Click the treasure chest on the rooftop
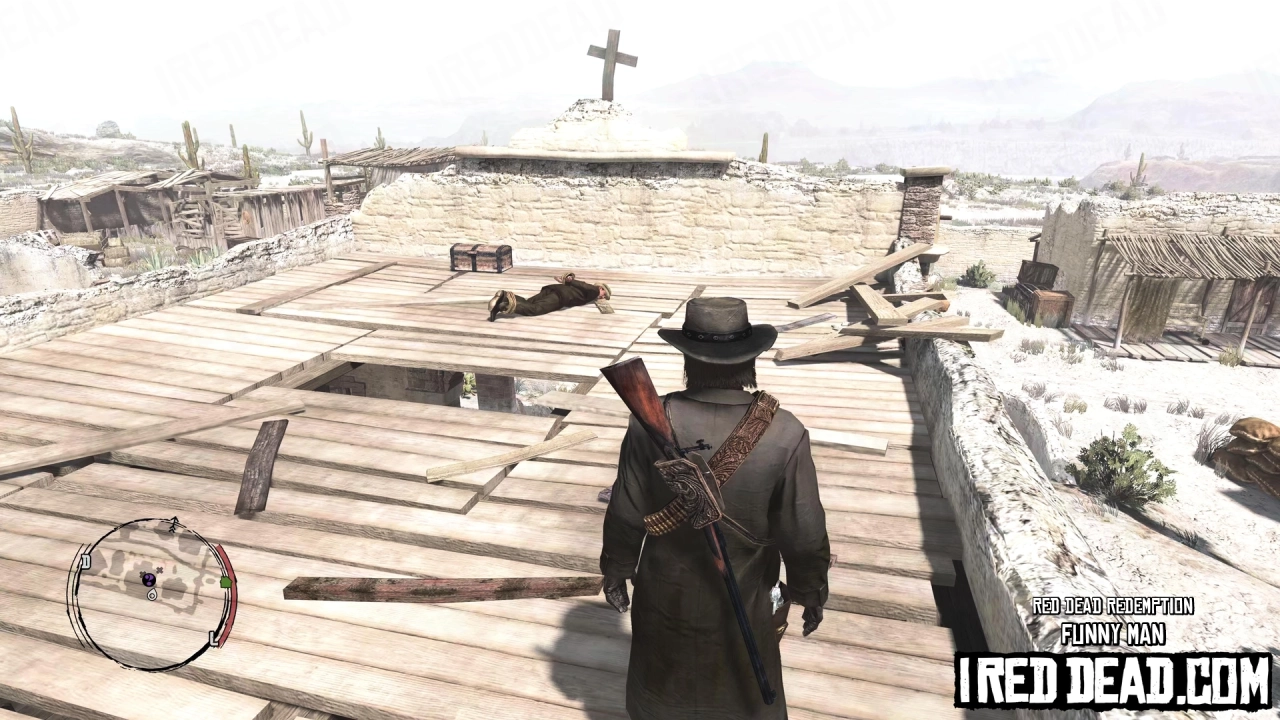The height and width of the screenshot is (720, 1280). pos(480,258)
